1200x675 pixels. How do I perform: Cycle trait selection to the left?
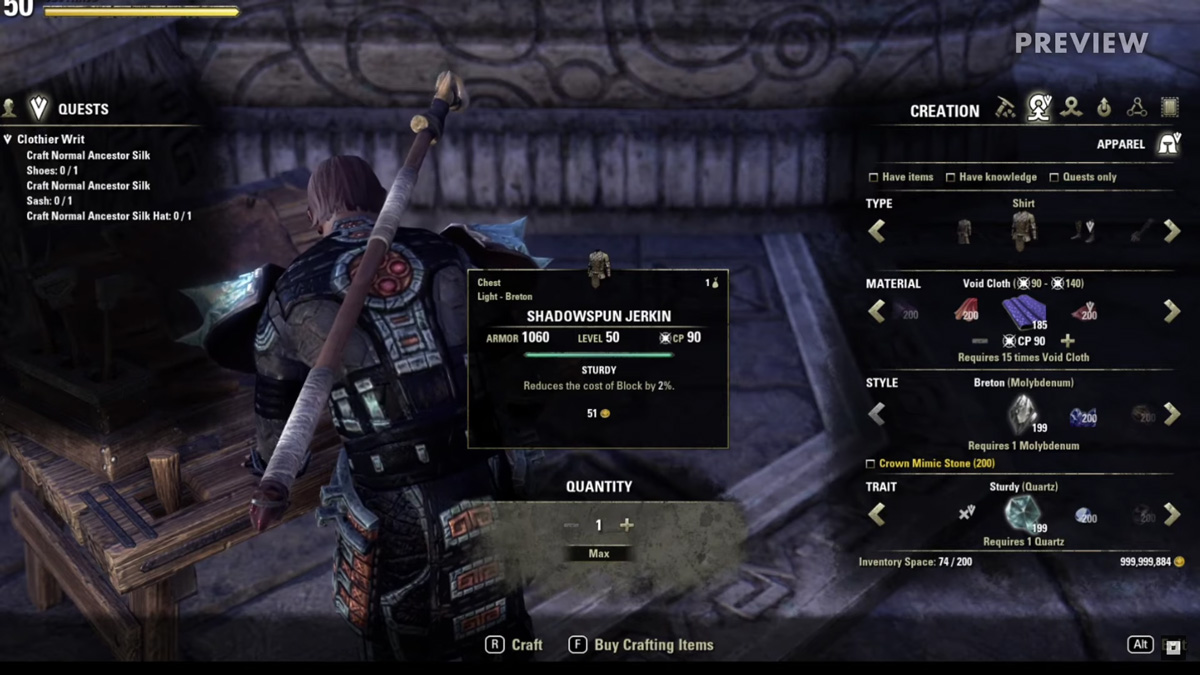coord(877,514)
